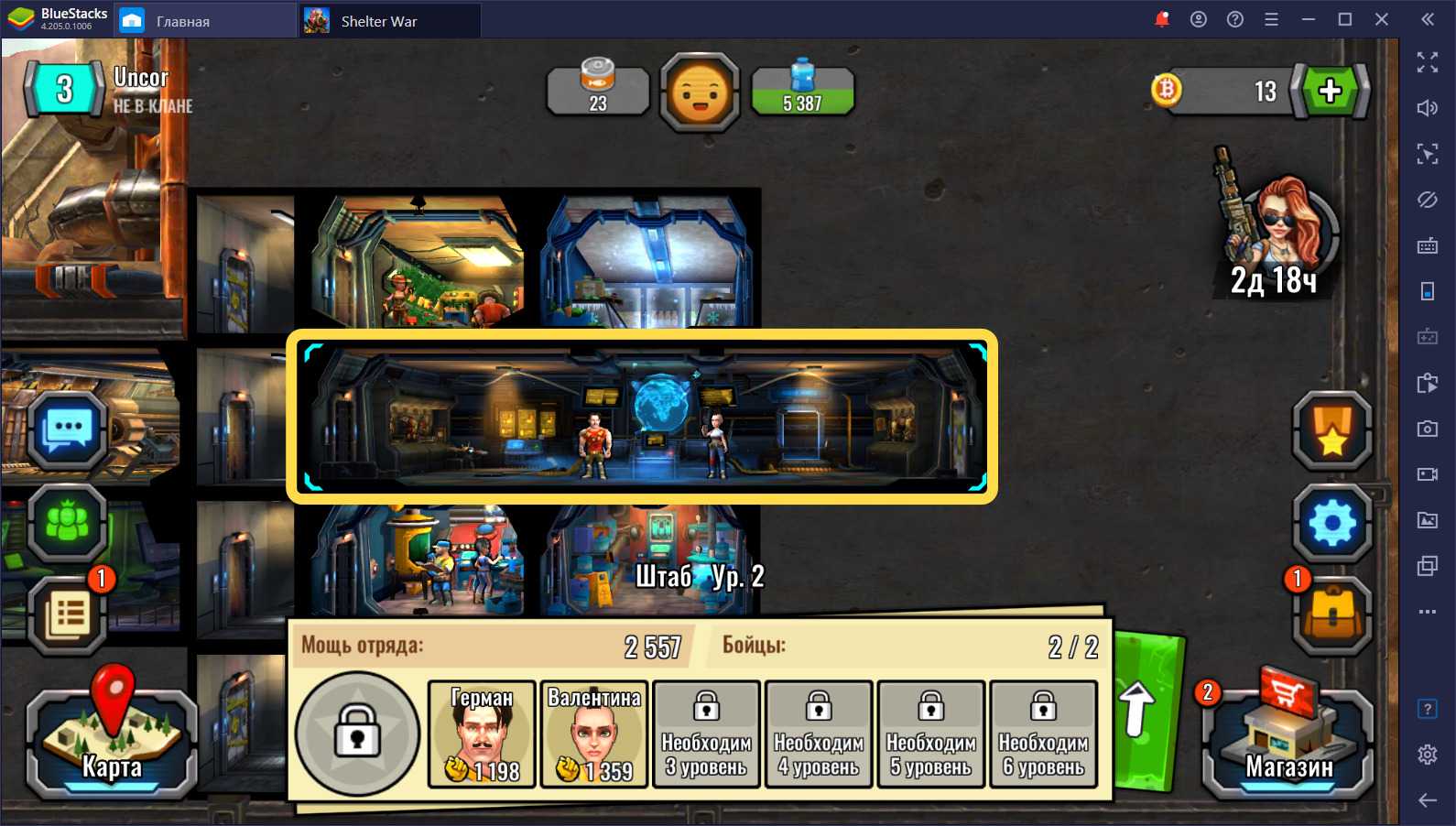Open the orange backpack inventory
1456x826 pixels.
pyautogui.click(x=1331, y=615)
